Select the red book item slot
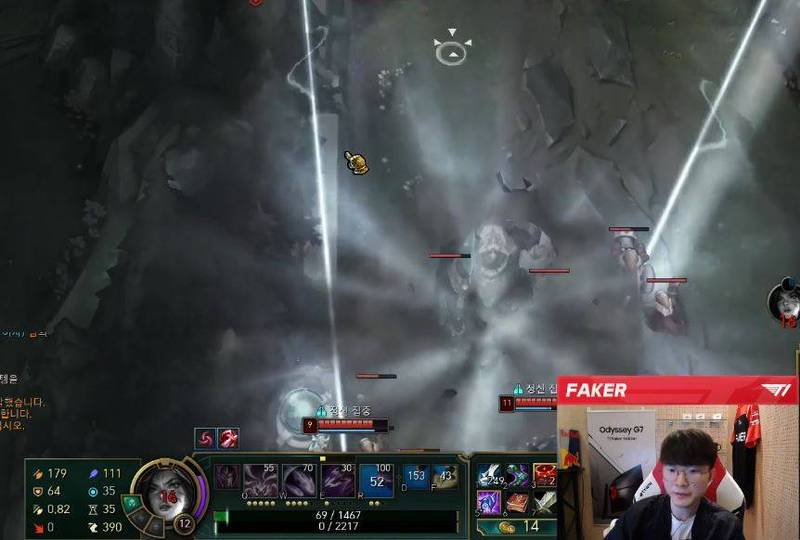The width and height of the screenshot is (800, 540). (518, 501)
